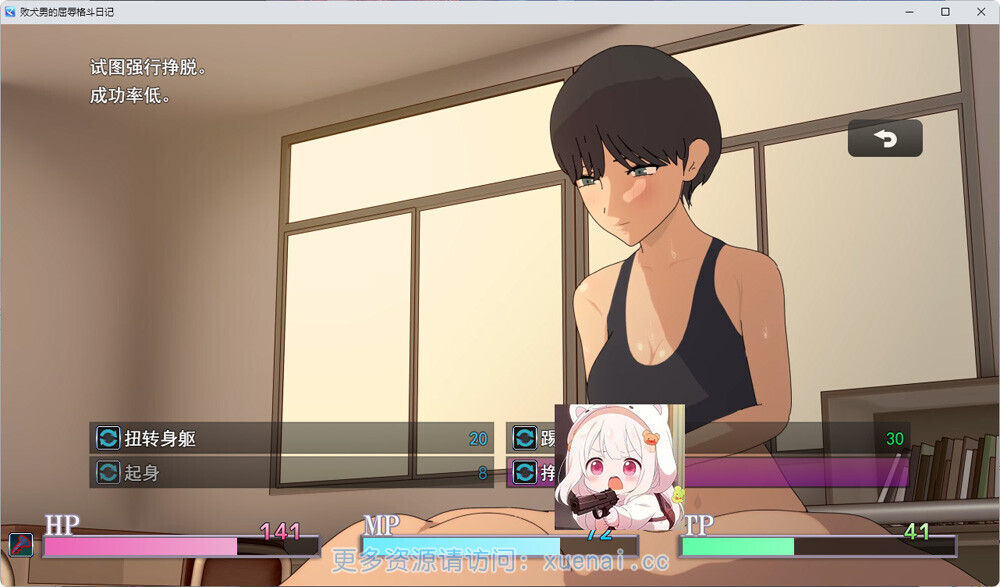Click the back arrow button

point(885,139)
